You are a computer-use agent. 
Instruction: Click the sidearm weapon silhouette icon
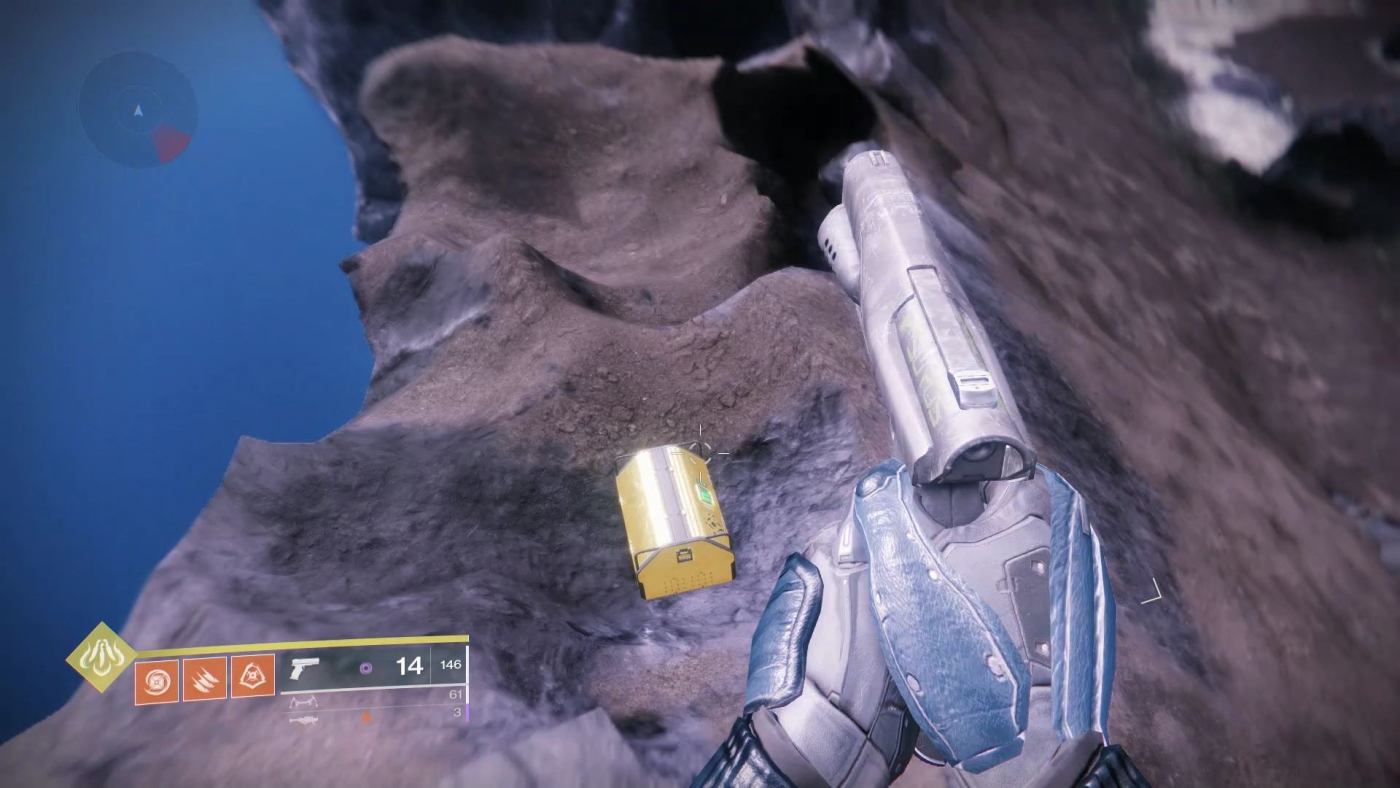coord(305,669)
